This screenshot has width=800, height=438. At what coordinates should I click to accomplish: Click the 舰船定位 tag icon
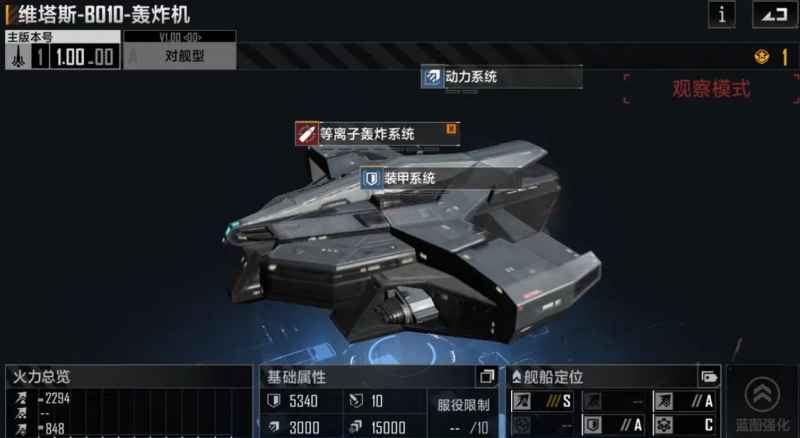click(x=709, y=377)
